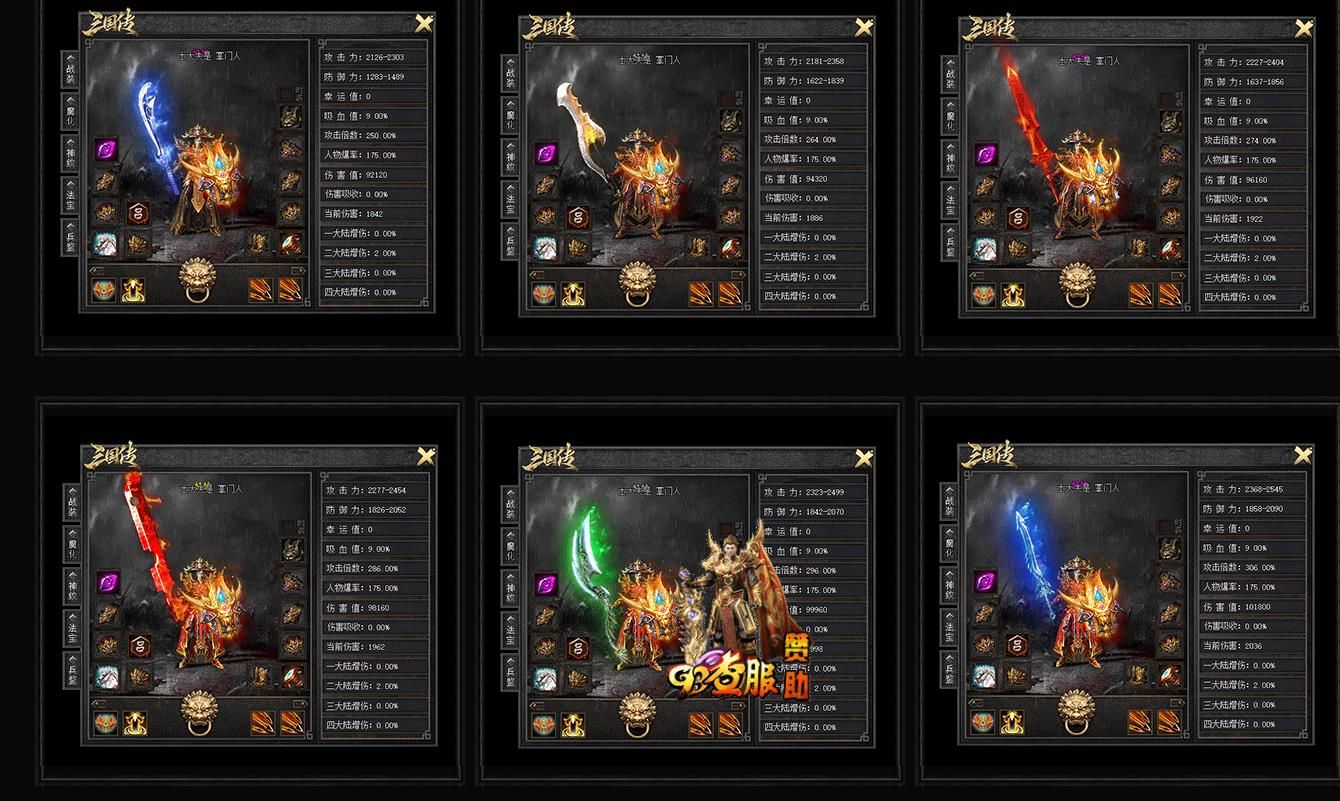The height and width of the screenshot is (801, 1340).
Task: Close the panel with attack 2368-2545
Action: (1303, 456)
